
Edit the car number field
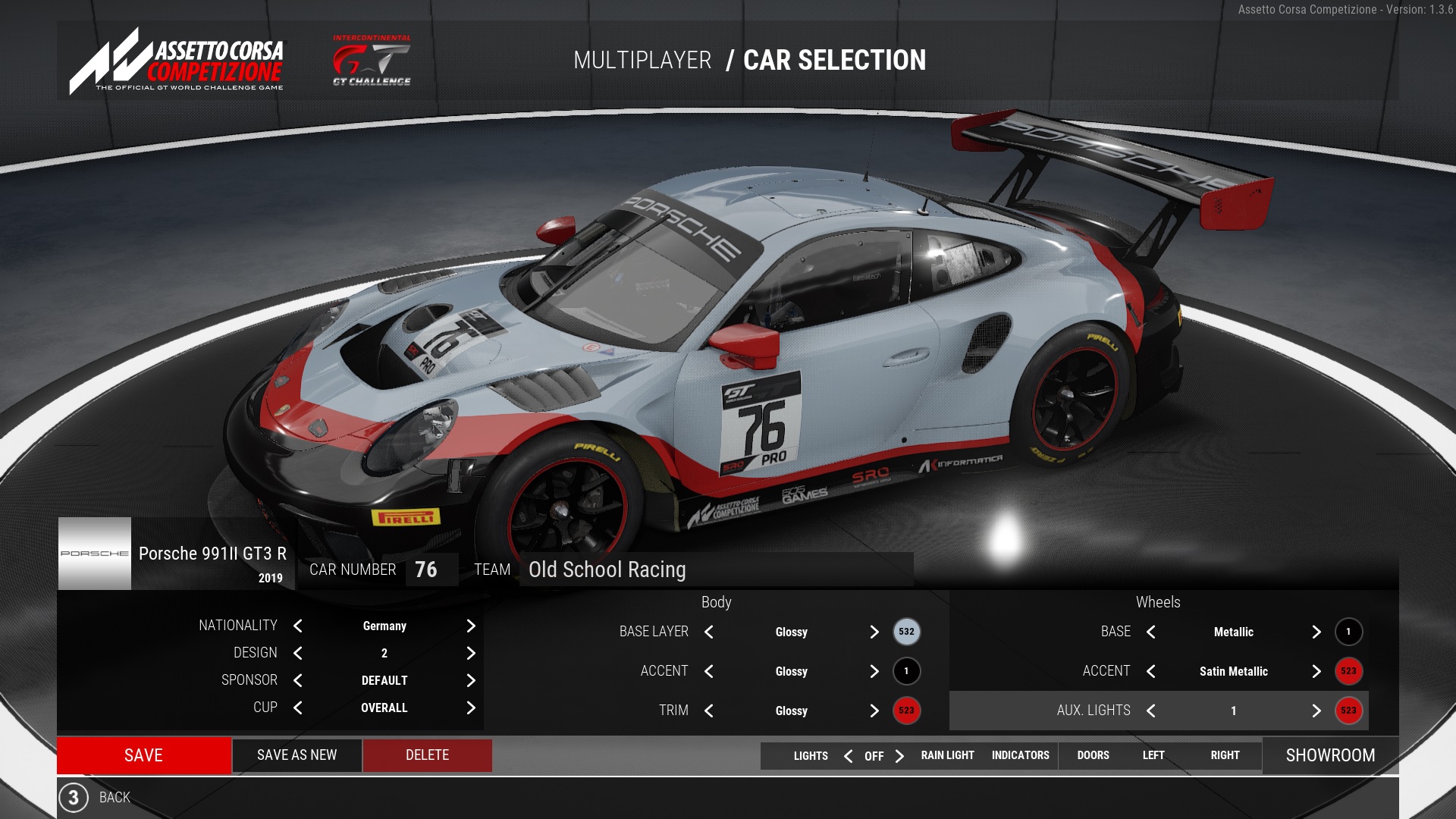click(x=431, y=570)
